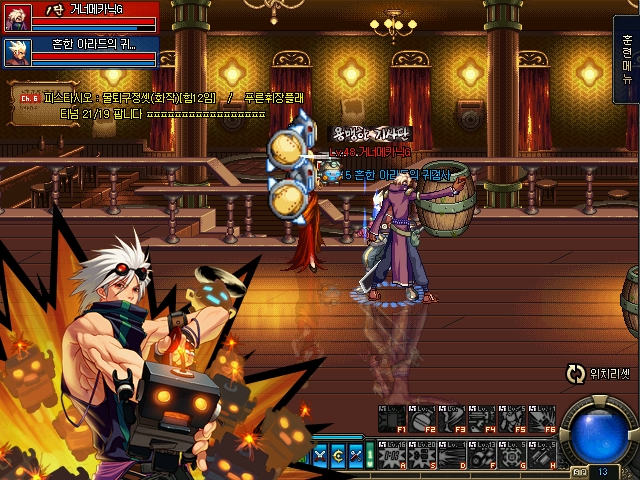Activate the F4 skill icon
The width and height of the screenshot is (640, 480).
[x=482, y=419]
